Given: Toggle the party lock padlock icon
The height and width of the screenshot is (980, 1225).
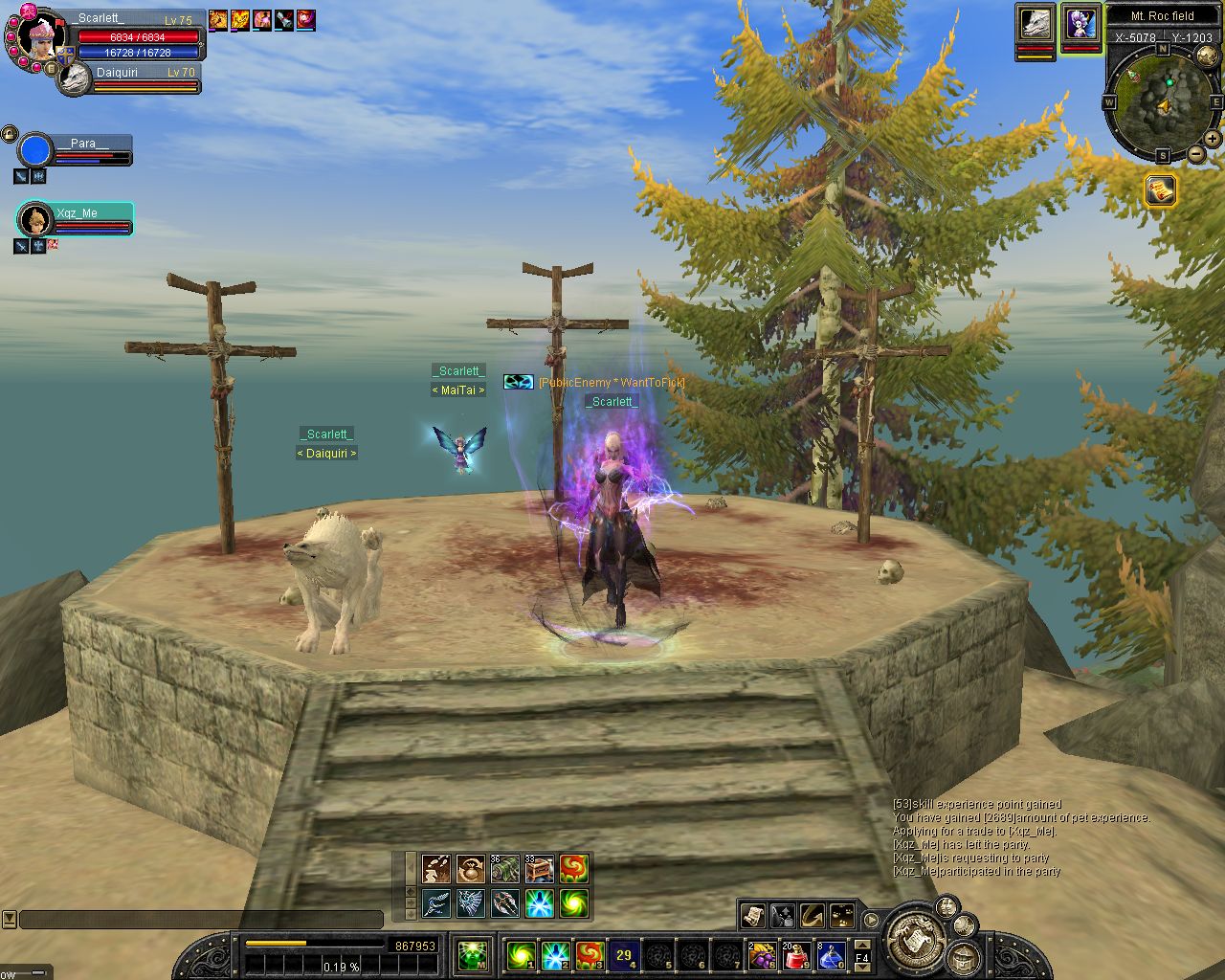Looking at the screenshot, I should pos(10,133).
